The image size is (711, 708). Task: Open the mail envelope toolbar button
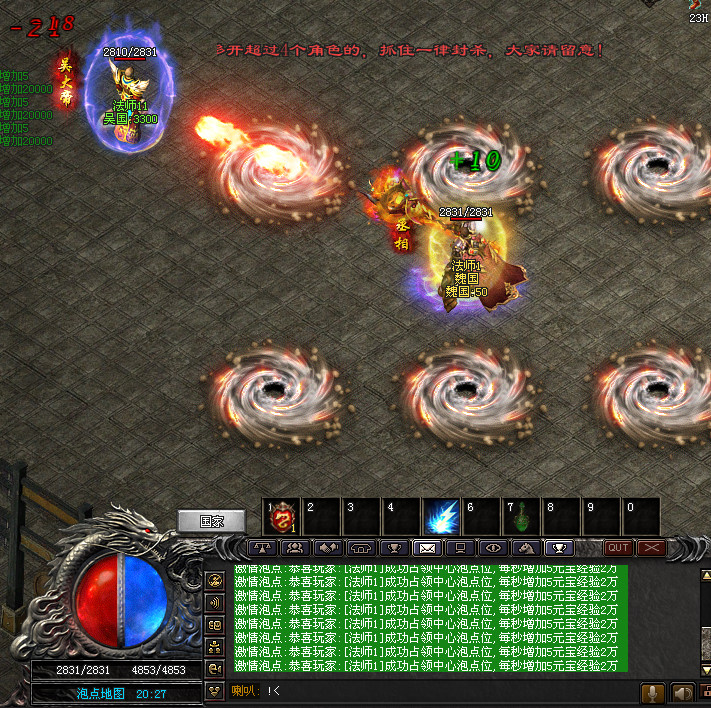point(427,548)
